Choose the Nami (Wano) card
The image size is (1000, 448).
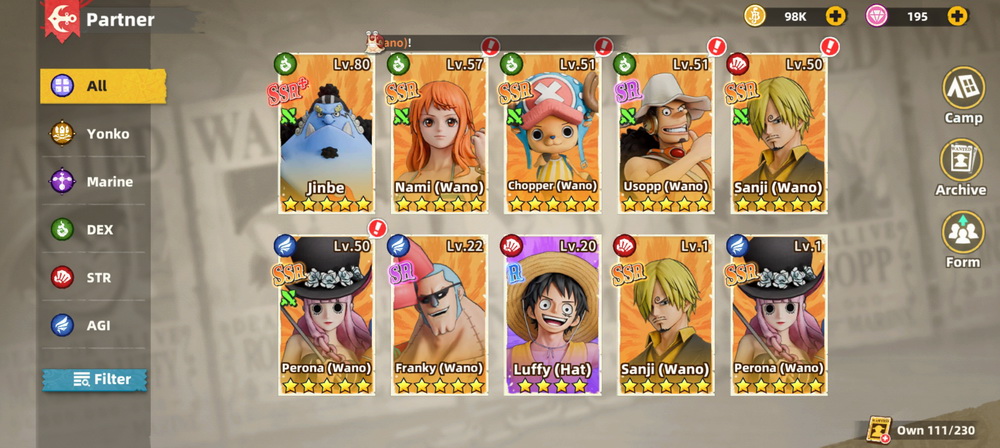coord(439,133)
